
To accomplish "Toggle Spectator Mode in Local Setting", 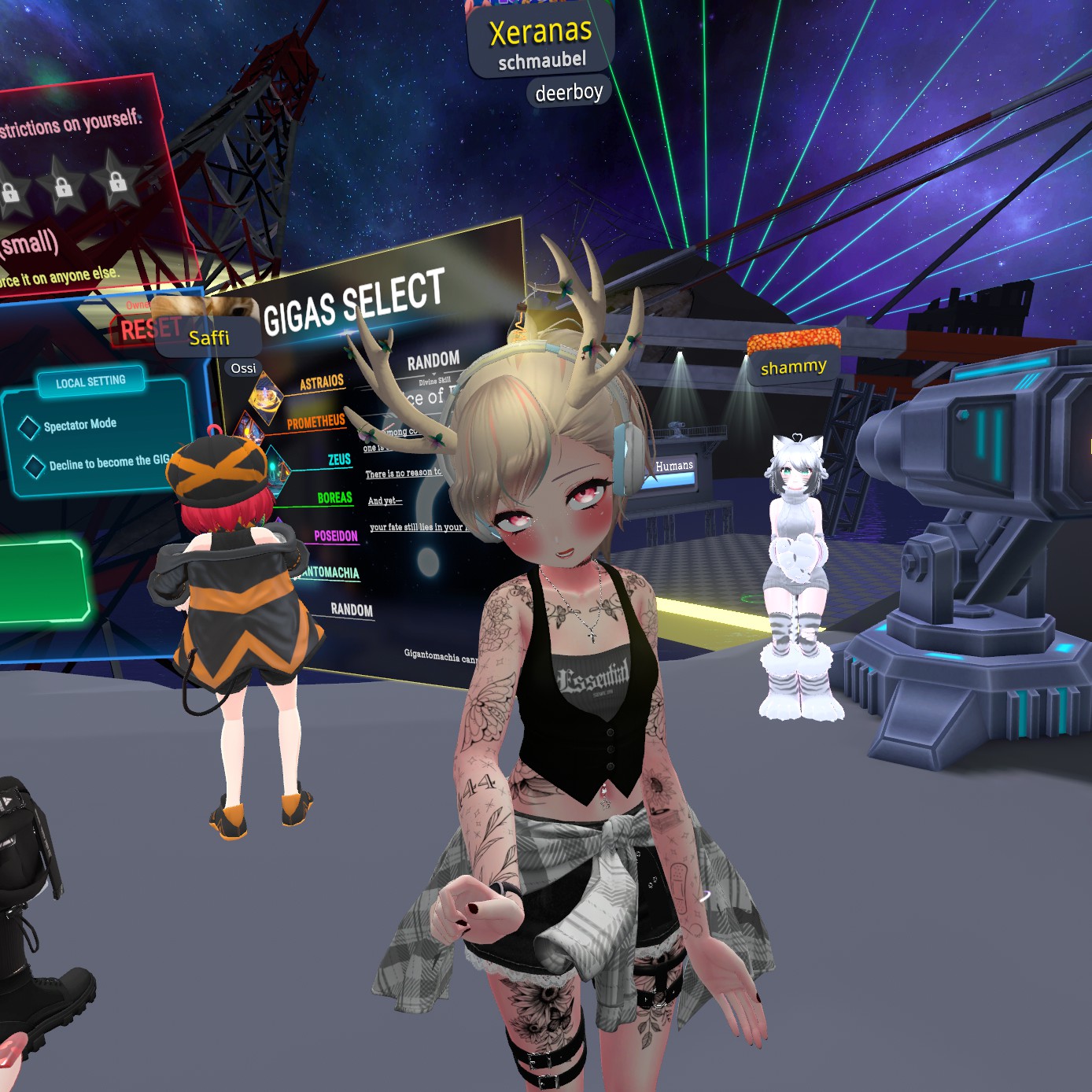I will pyautogui.click(x=30, y=427).
